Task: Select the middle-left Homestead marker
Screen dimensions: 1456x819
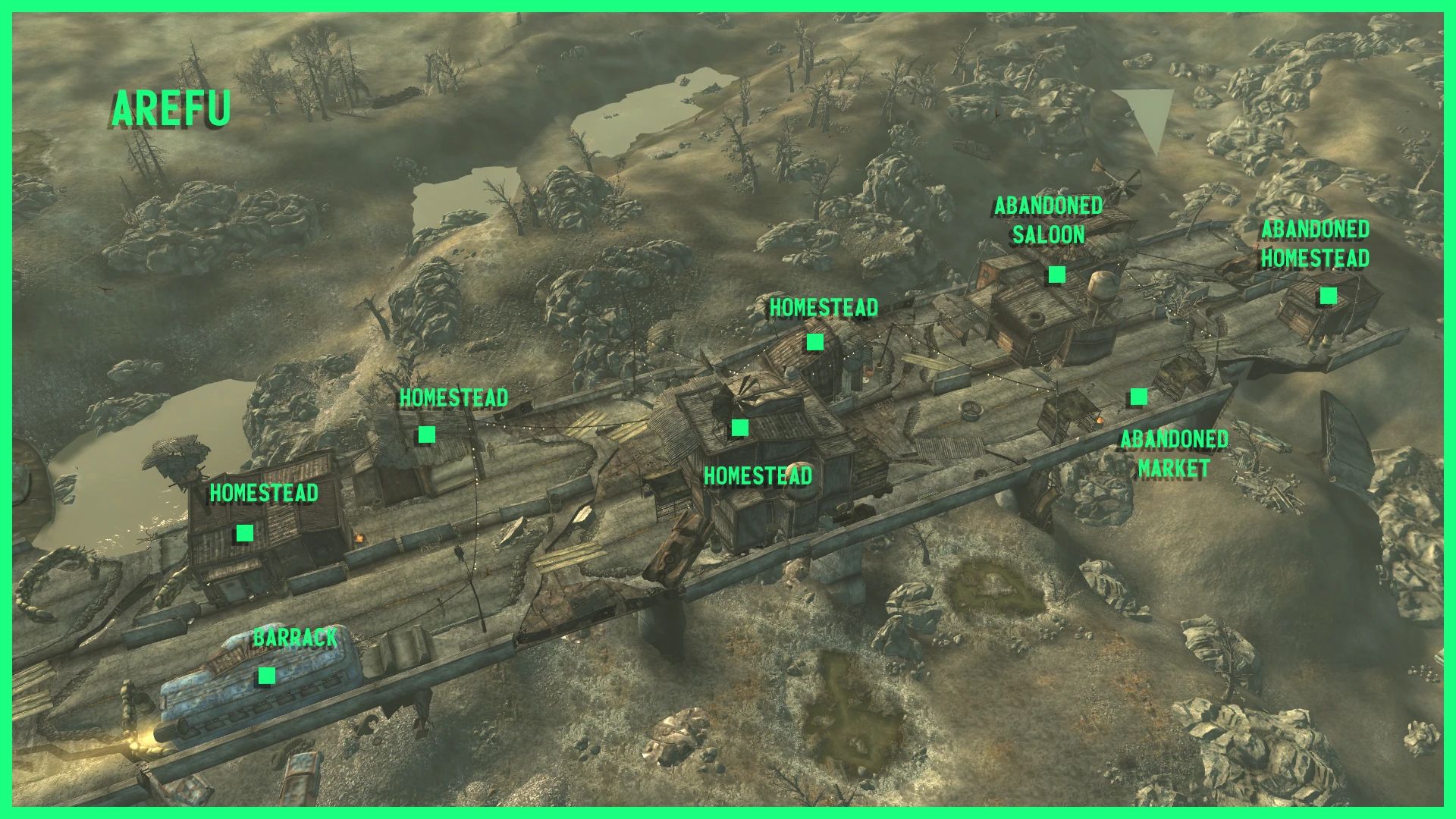Action: (x=426, y=435)
